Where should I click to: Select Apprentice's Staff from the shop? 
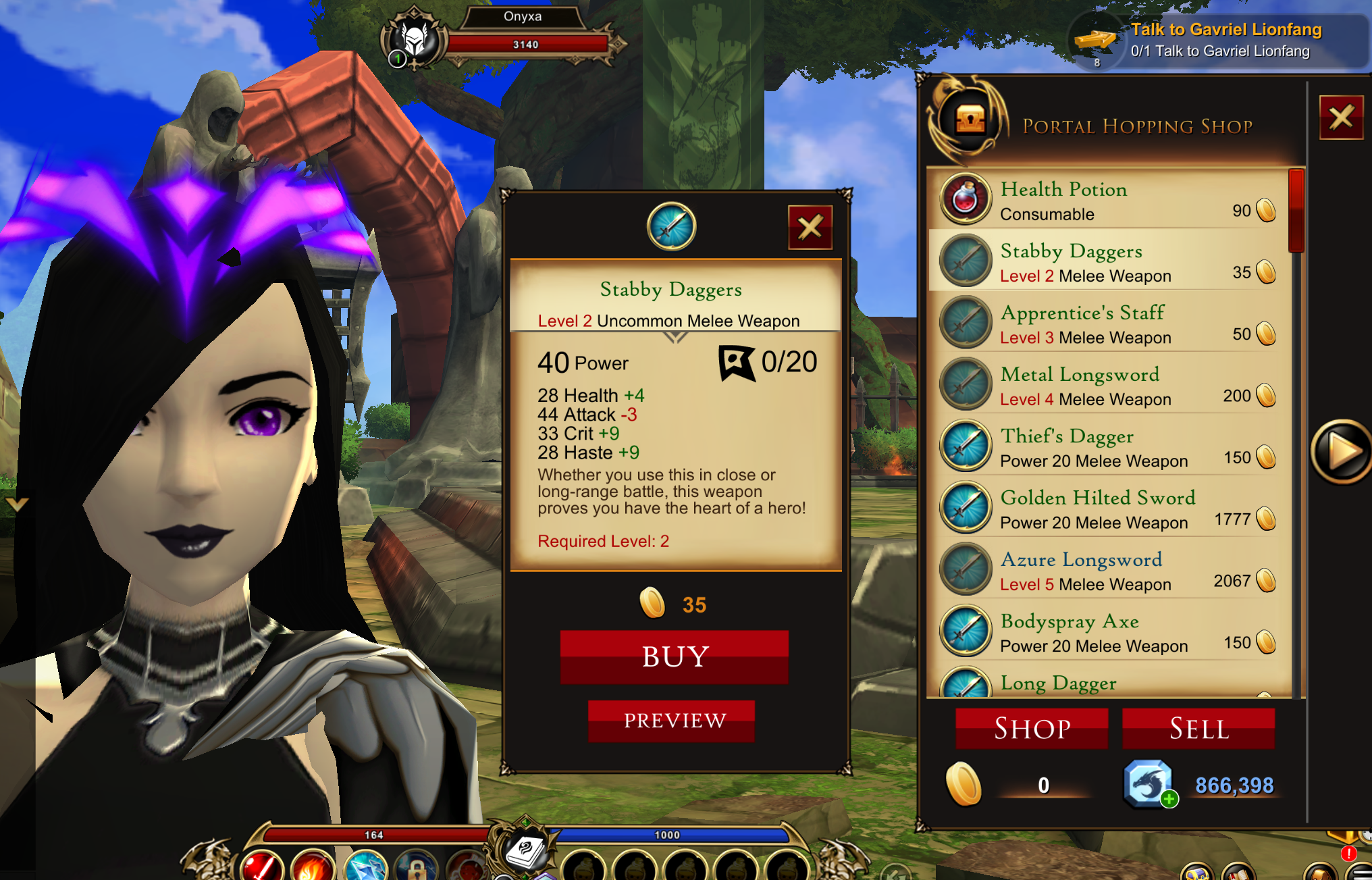point(1107,324)
